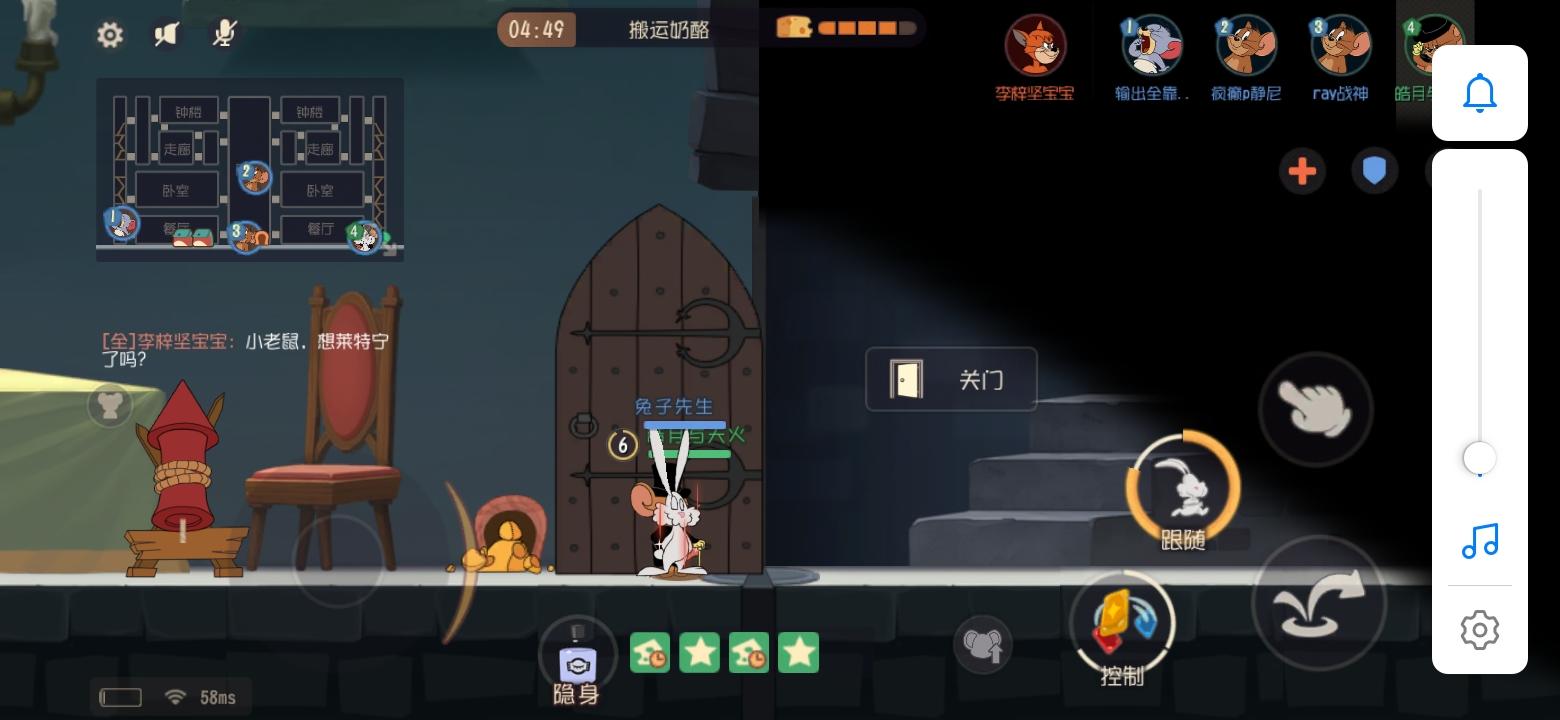This screenshot has height=720, width=1560.
Task: Tap the first green star buff icon
Action: 699,652
